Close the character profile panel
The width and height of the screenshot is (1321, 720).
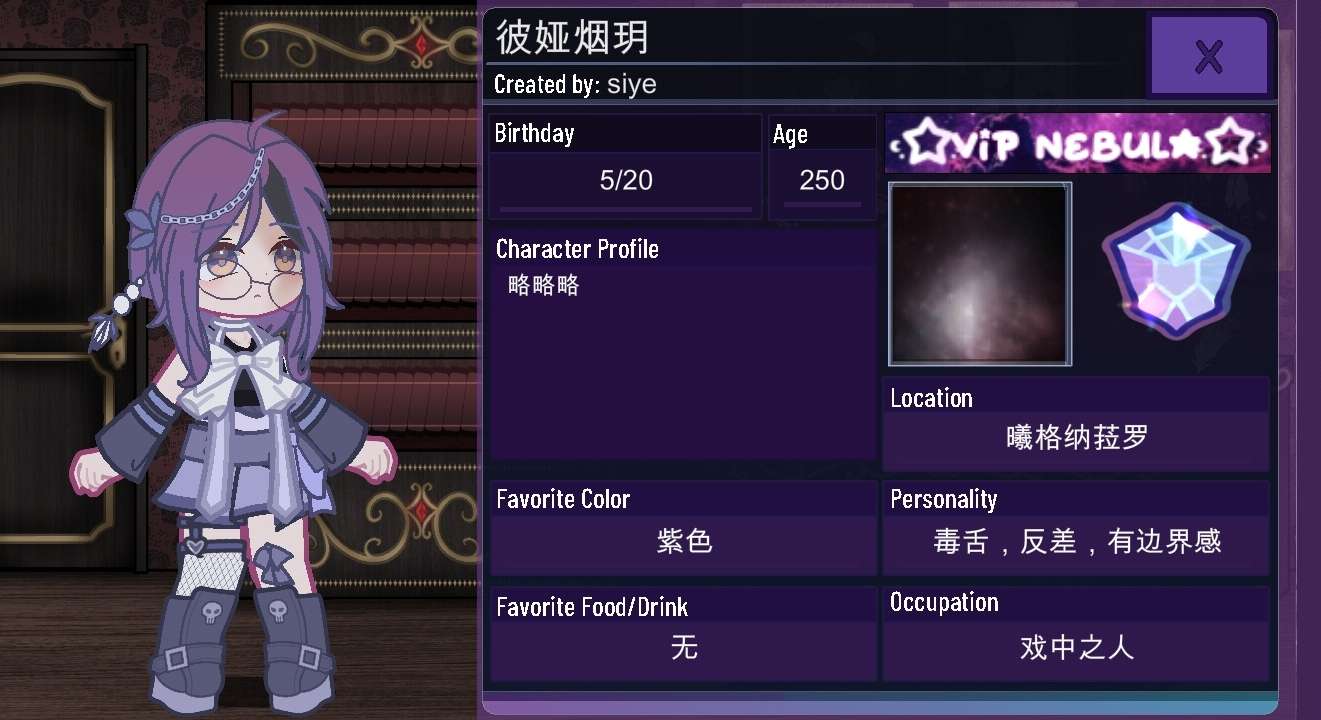point(1208,56)
